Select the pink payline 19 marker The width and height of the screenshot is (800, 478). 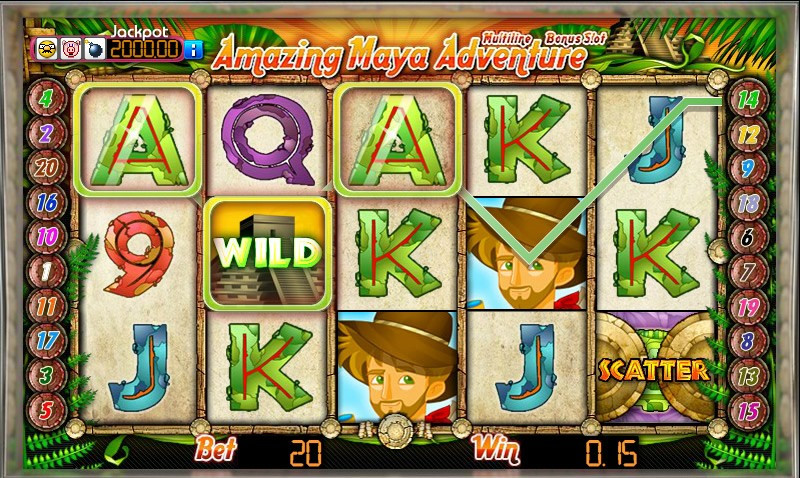tap(746, 305)
